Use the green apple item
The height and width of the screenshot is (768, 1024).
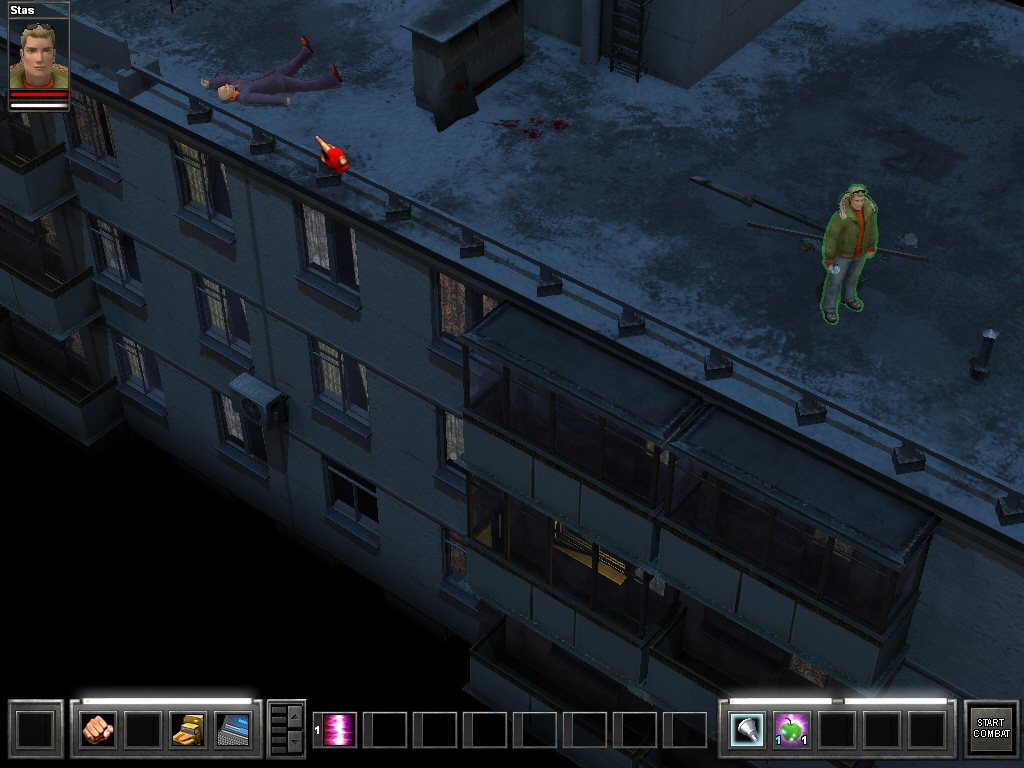(x=792, y=729)
